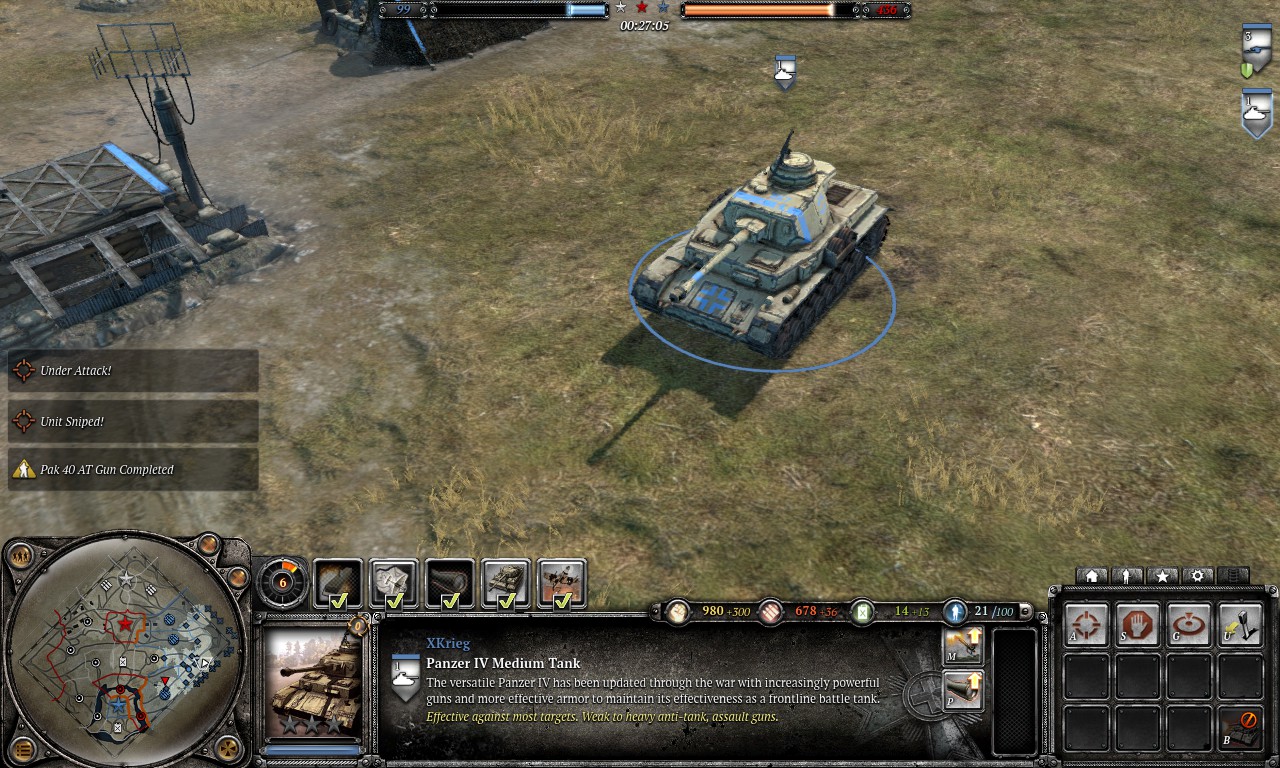Screen dimensions: 1280x768
Task: Select the 'Under Attack!' event notification
Action: (x=133, y=371)
